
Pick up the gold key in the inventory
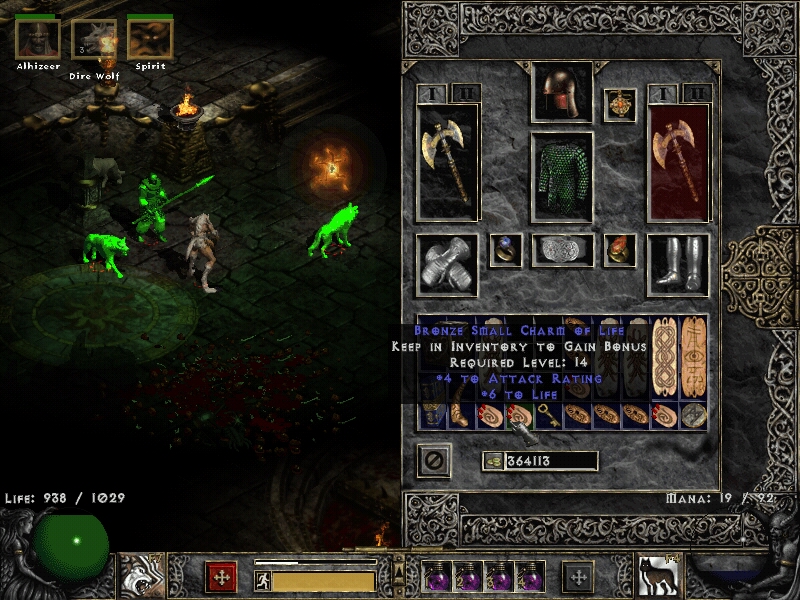547,413
